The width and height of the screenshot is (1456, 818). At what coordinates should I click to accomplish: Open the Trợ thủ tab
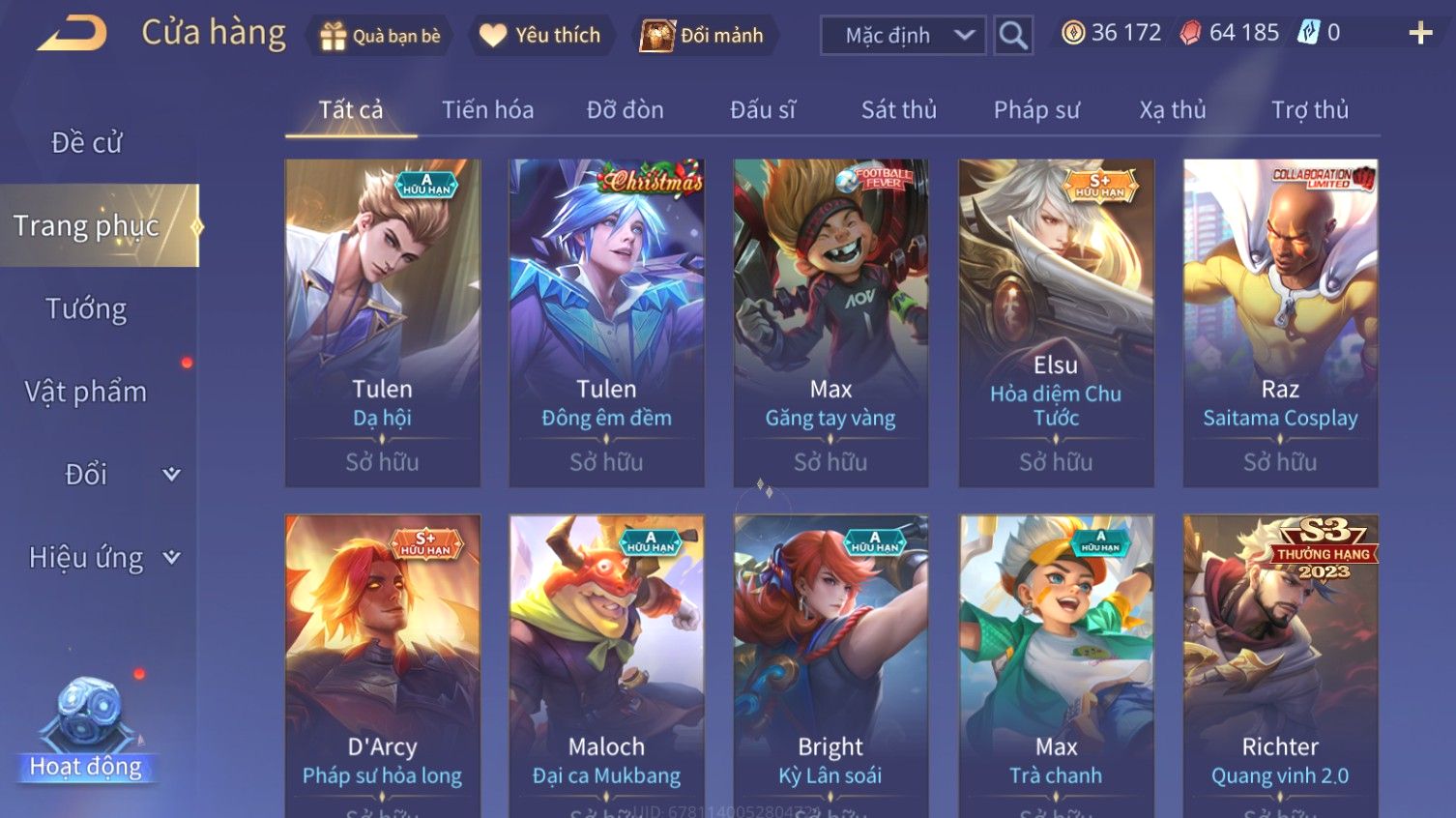click(1309, 110)
